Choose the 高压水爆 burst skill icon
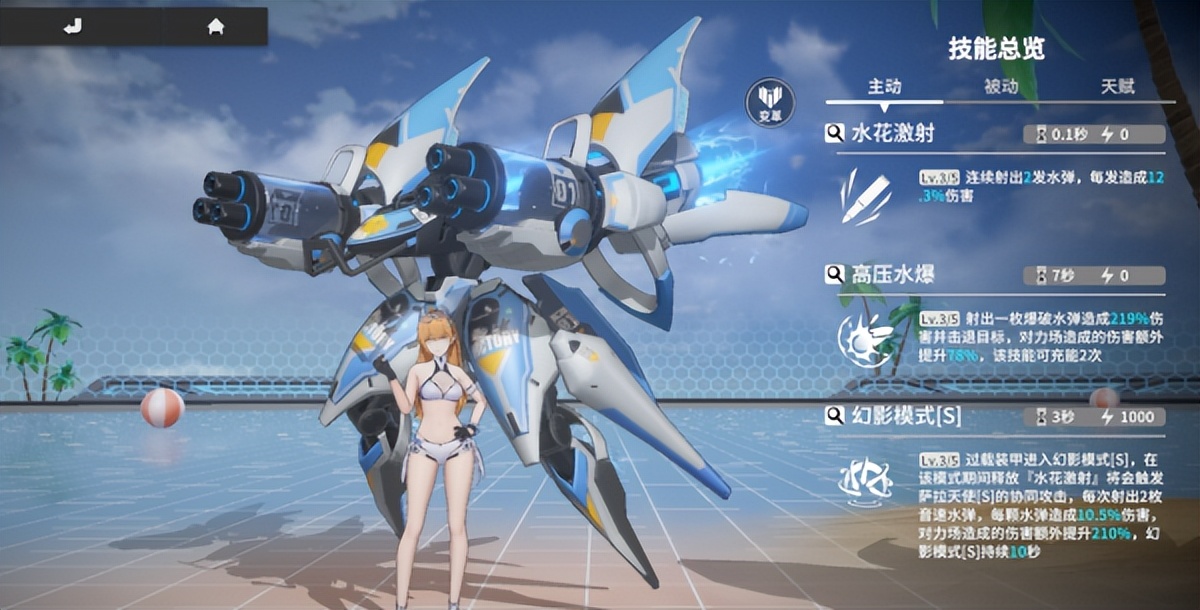The width and height of the screenshot is (1200, 610). click(x=864, y=337)
